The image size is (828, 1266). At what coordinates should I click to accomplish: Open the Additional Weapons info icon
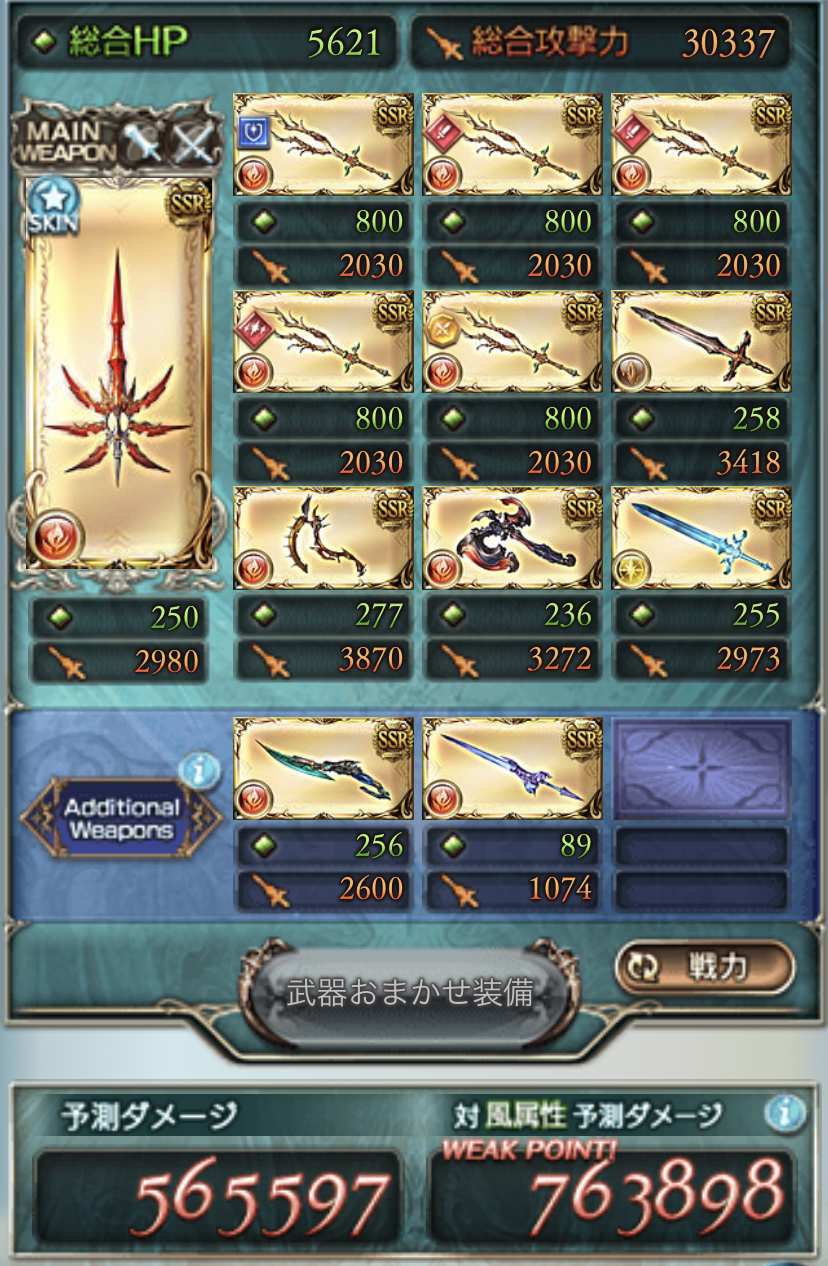click(201, 768)
